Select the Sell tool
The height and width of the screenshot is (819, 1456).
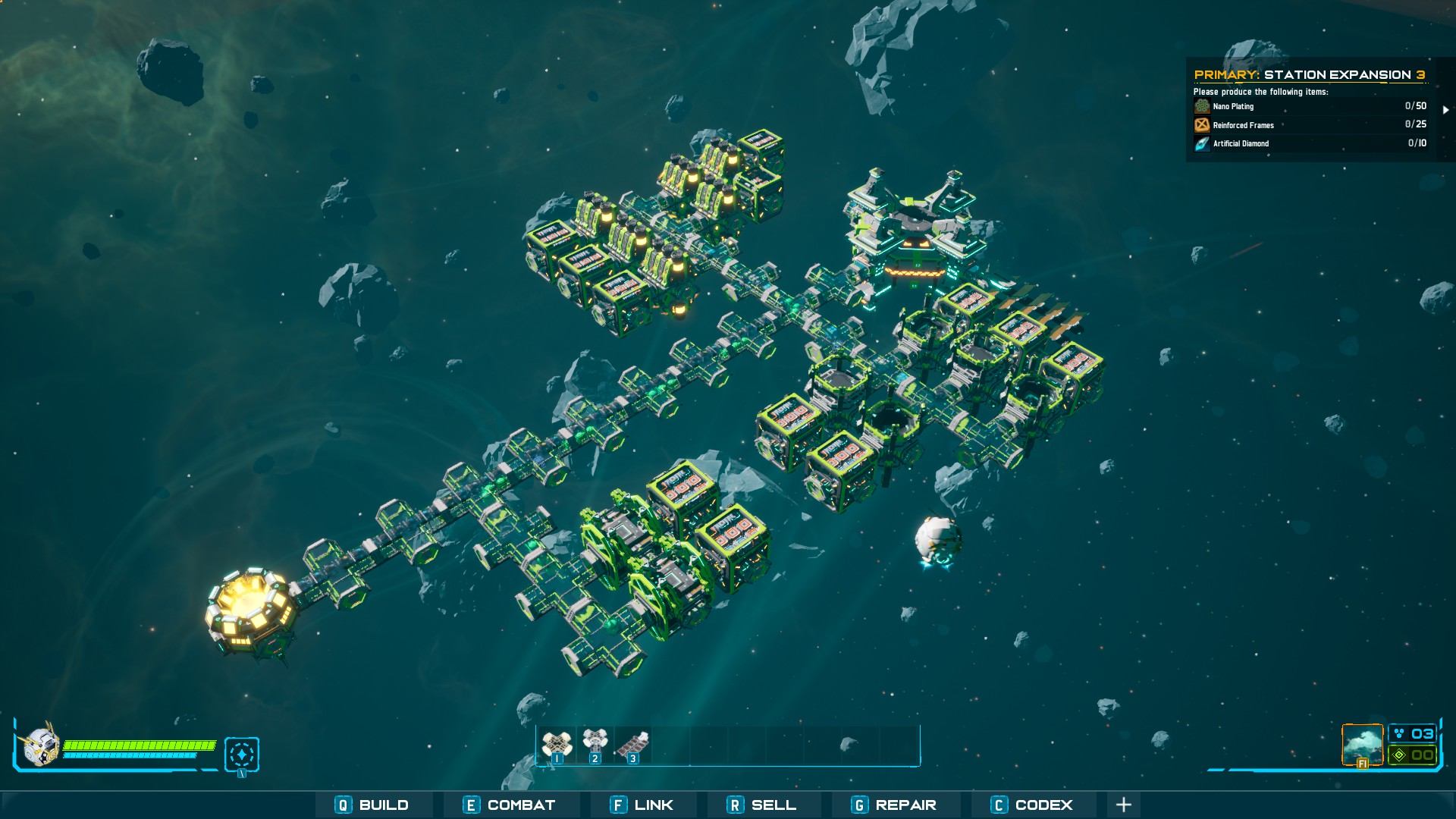761,805
